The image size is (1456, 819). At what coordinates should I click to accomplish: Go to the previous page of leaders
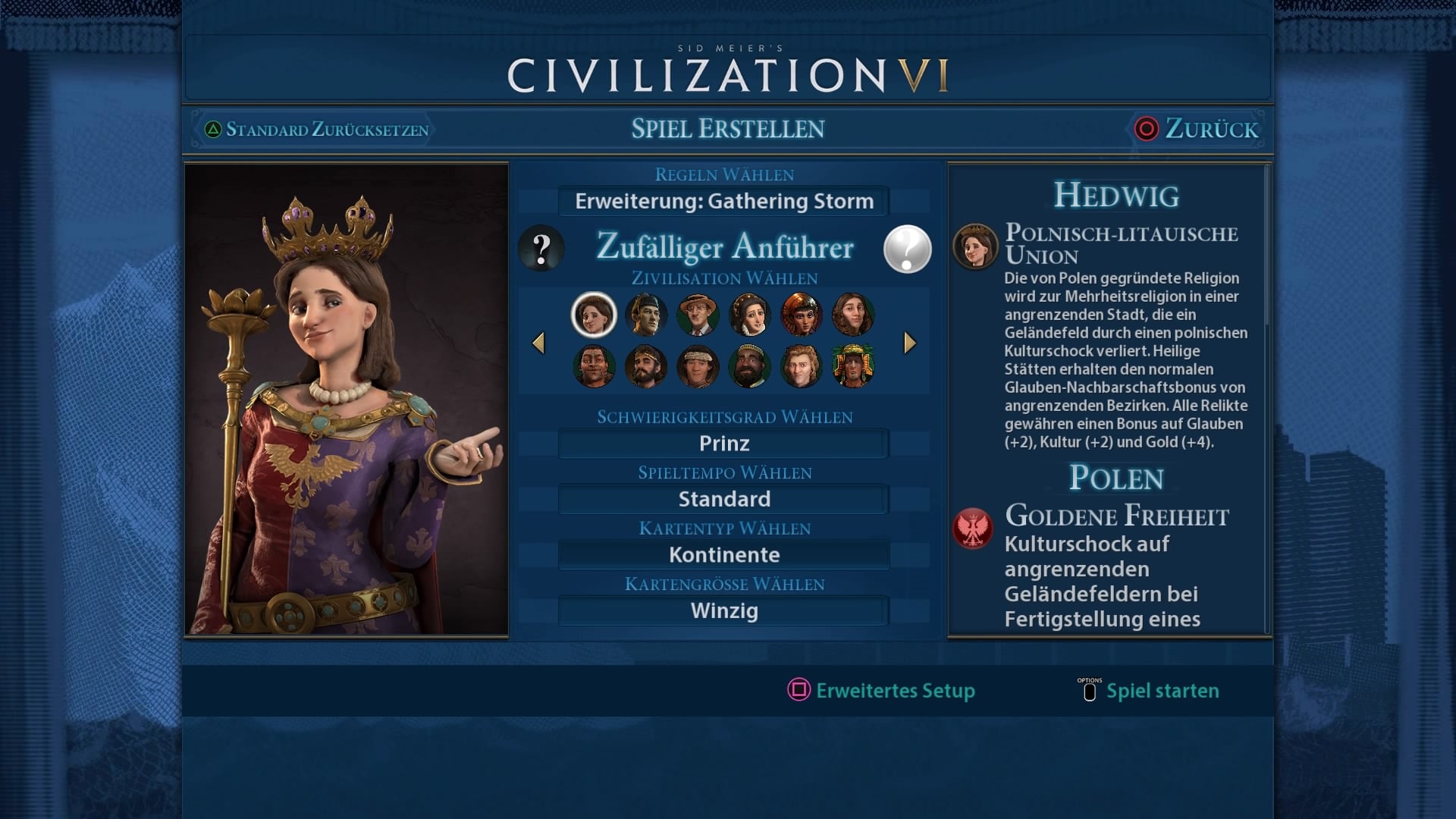tap(538, 344)
